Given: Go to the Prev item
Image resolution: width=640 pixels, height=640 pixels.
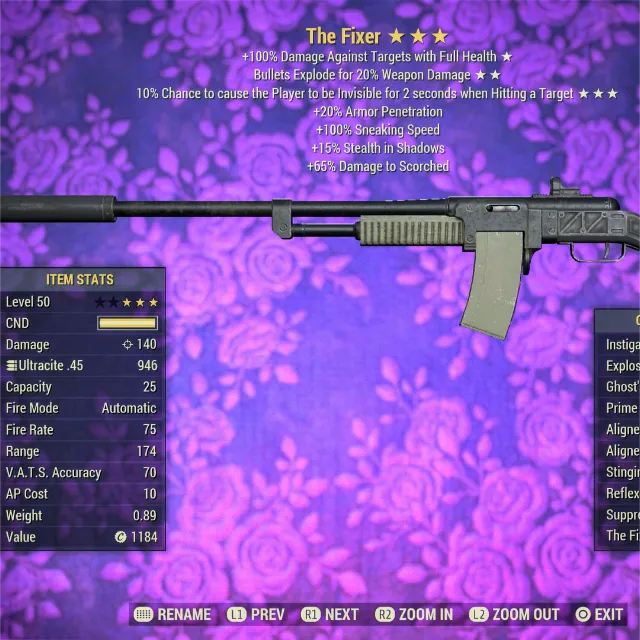Looking at the screenshot, I should tap(256, 614).
